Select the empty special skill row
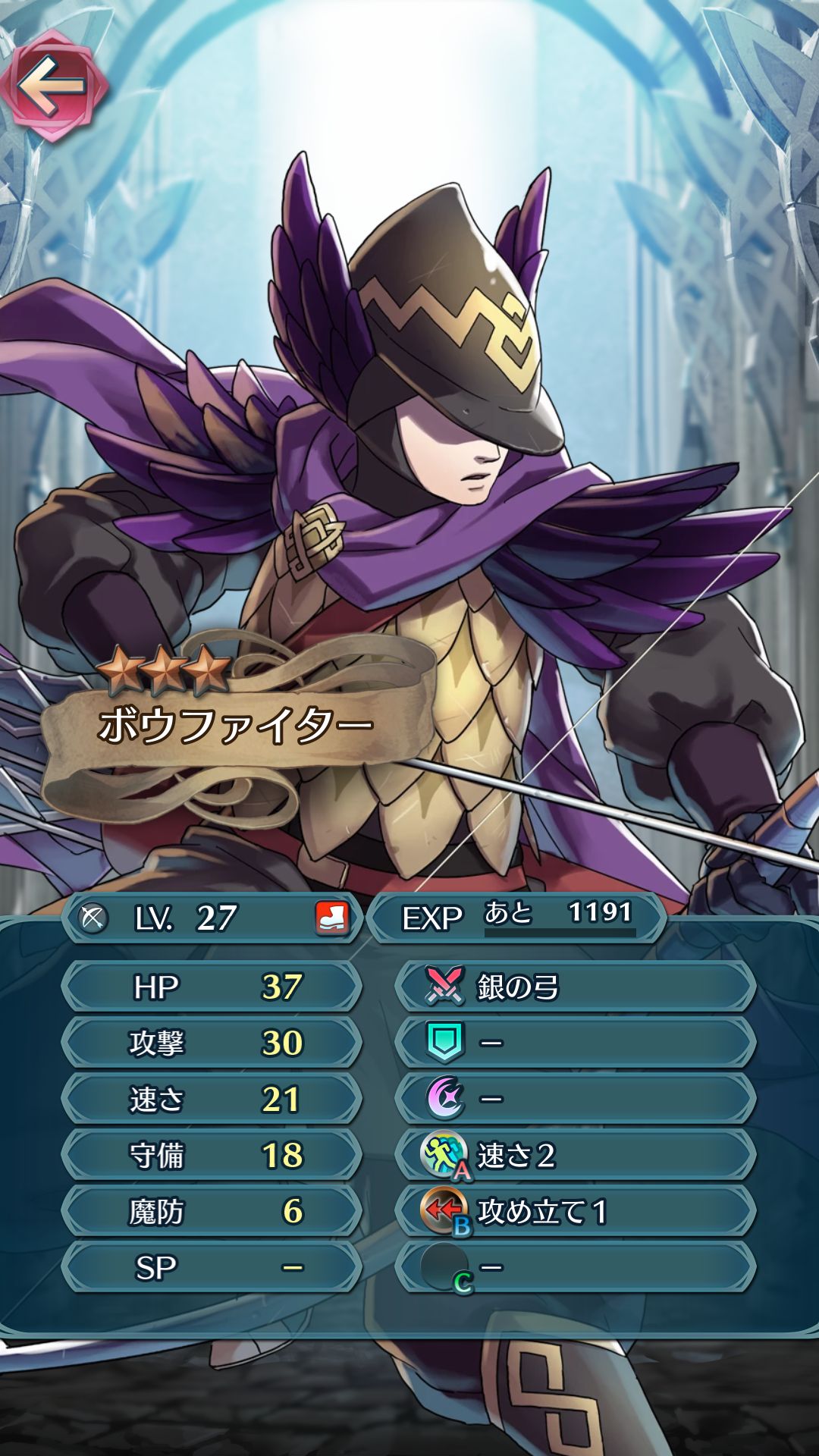This screenshot has width=819, height=1456. (x=575, y=1099)
